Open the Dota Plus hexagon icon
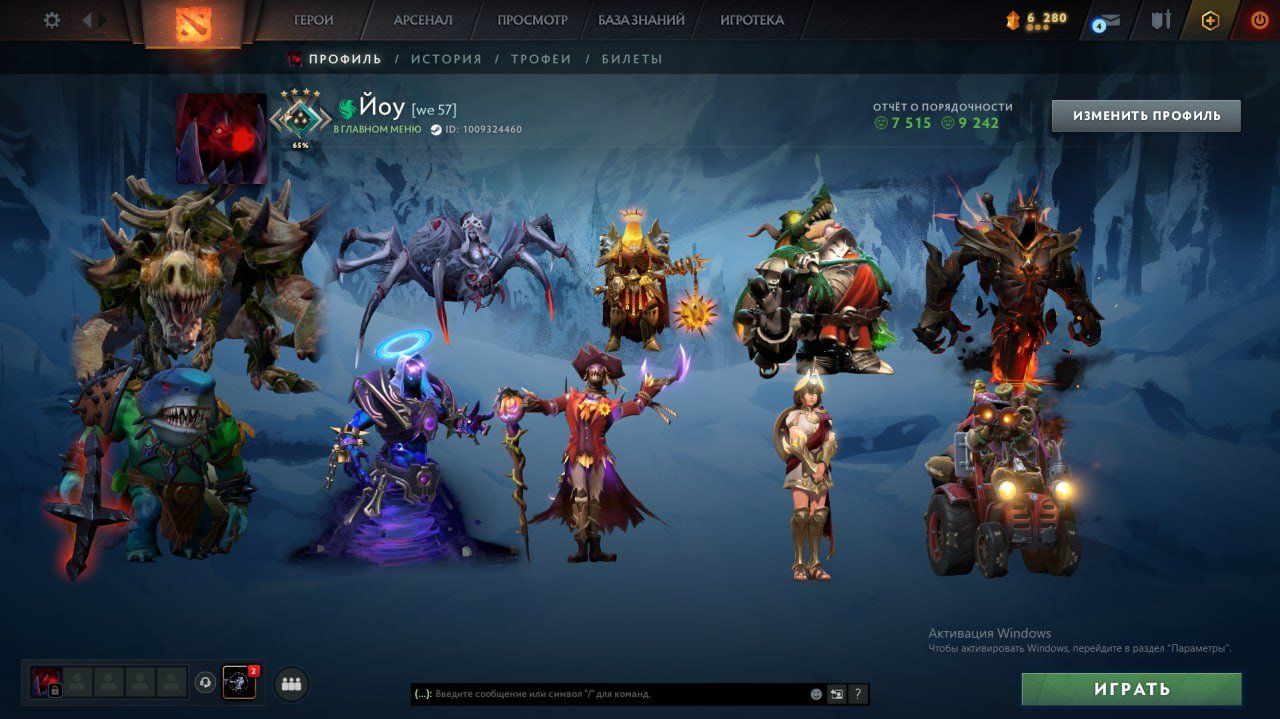The image size is (1280, 719). tap(1211, 20)
